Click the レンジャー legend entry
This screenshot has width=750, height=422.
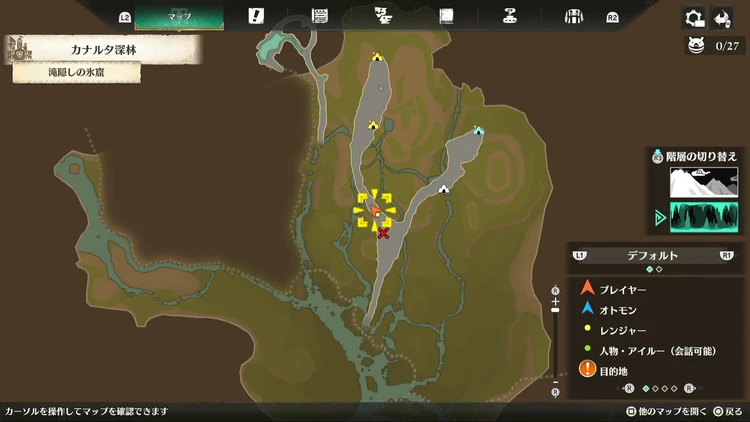point(620,329)
